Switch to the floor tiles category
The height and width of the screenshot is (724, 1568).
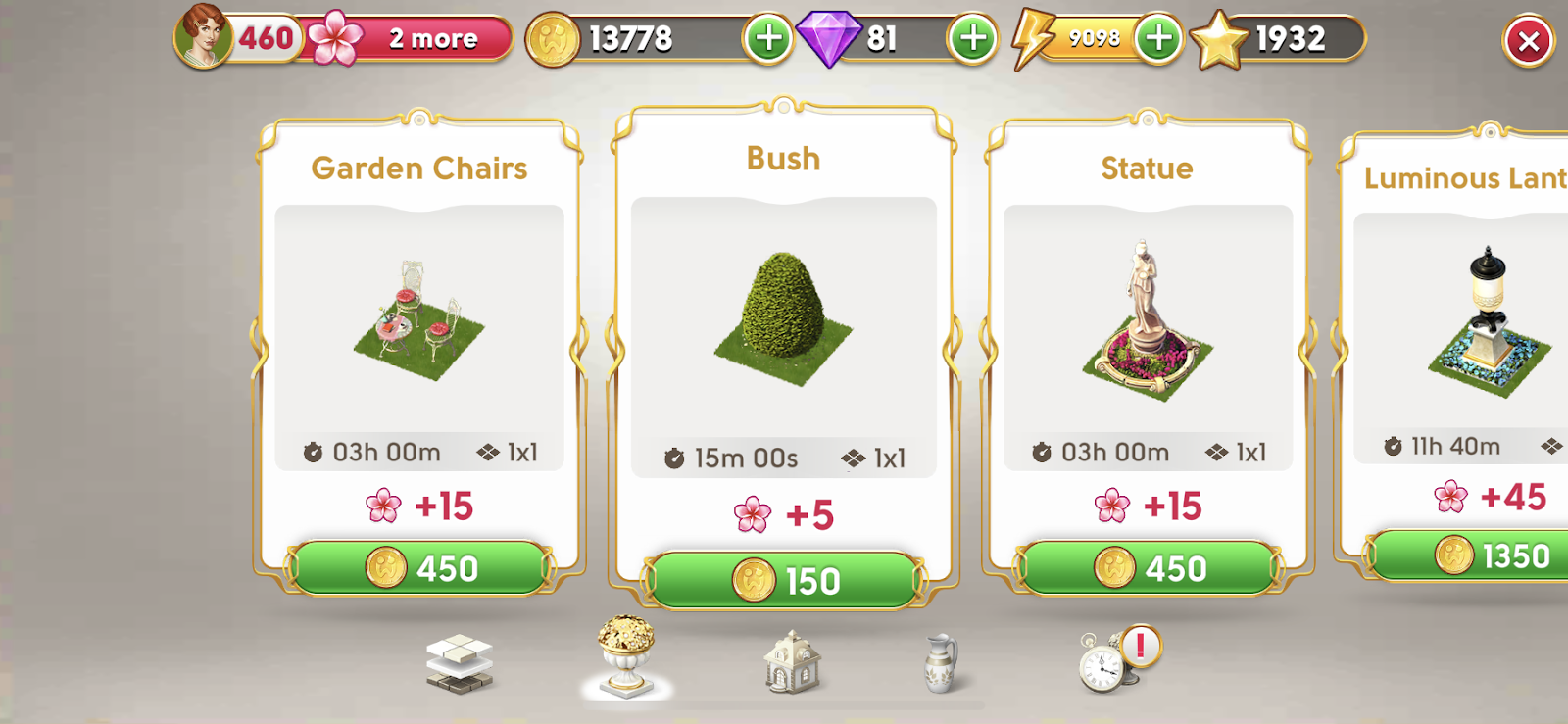(460, 663)
